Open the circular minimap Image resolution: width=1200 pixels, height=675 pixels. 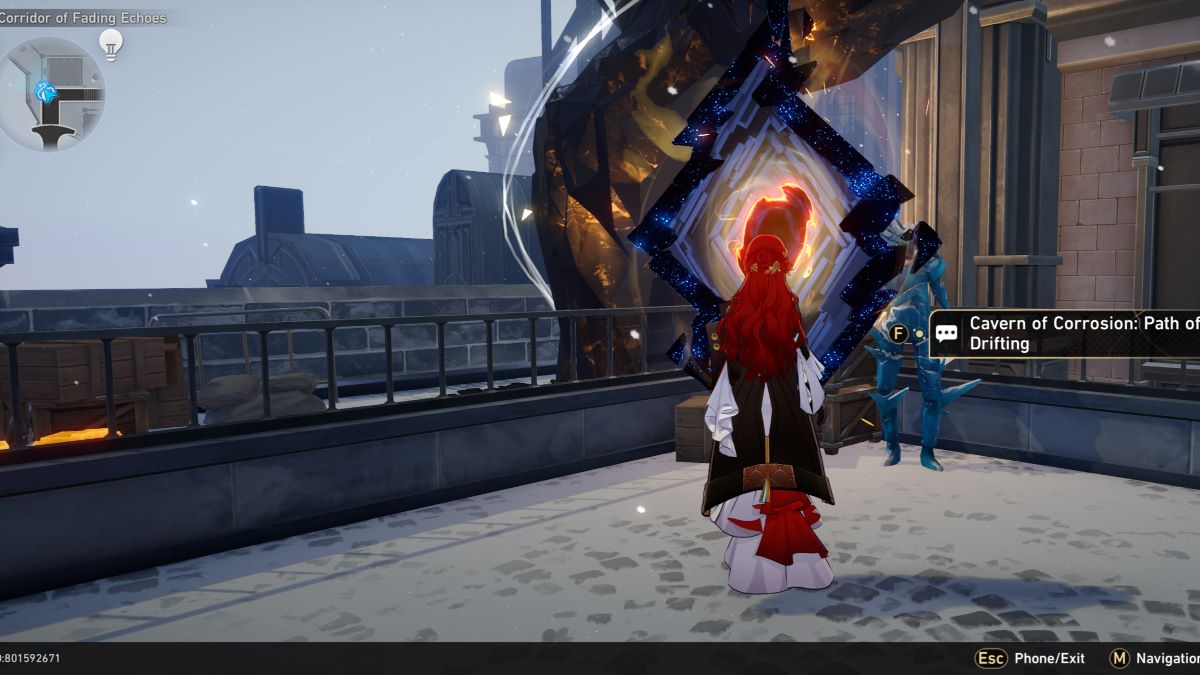tap(50, 92)
